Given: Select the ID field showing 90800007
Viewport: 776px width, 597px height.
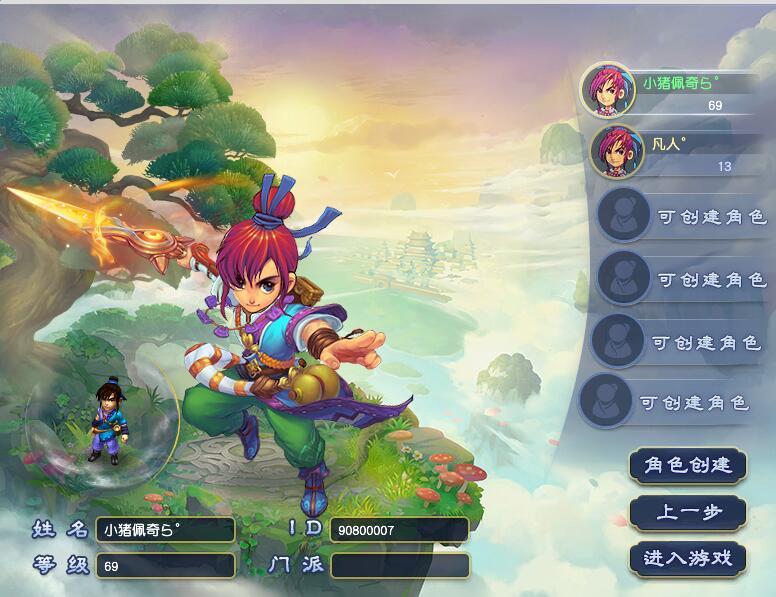Looking at the screenshot, I should pyautogui.click(x=399, y=530).
